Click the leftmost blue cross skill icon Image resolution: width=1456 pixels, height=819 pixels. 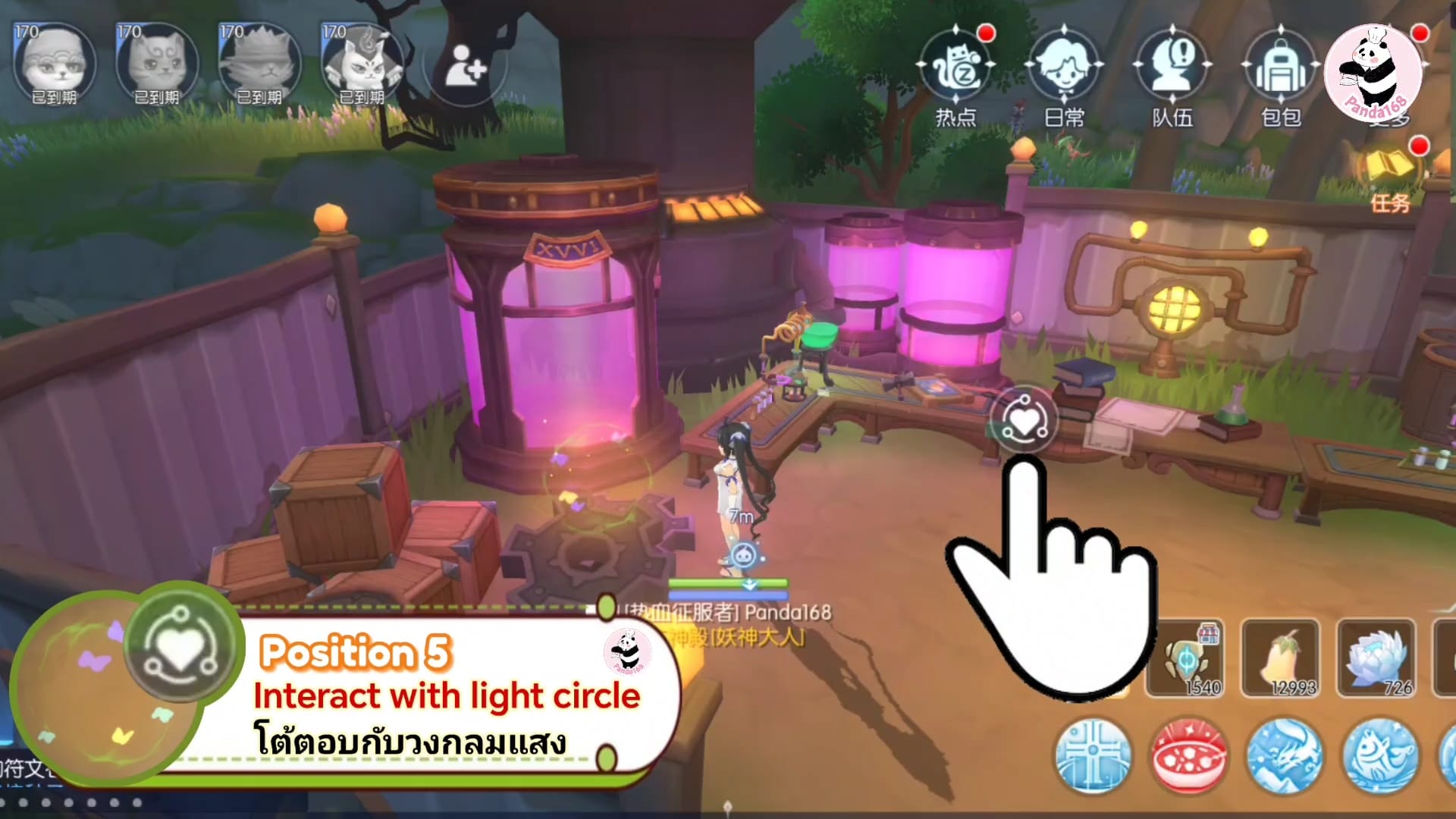[1094, 756]
